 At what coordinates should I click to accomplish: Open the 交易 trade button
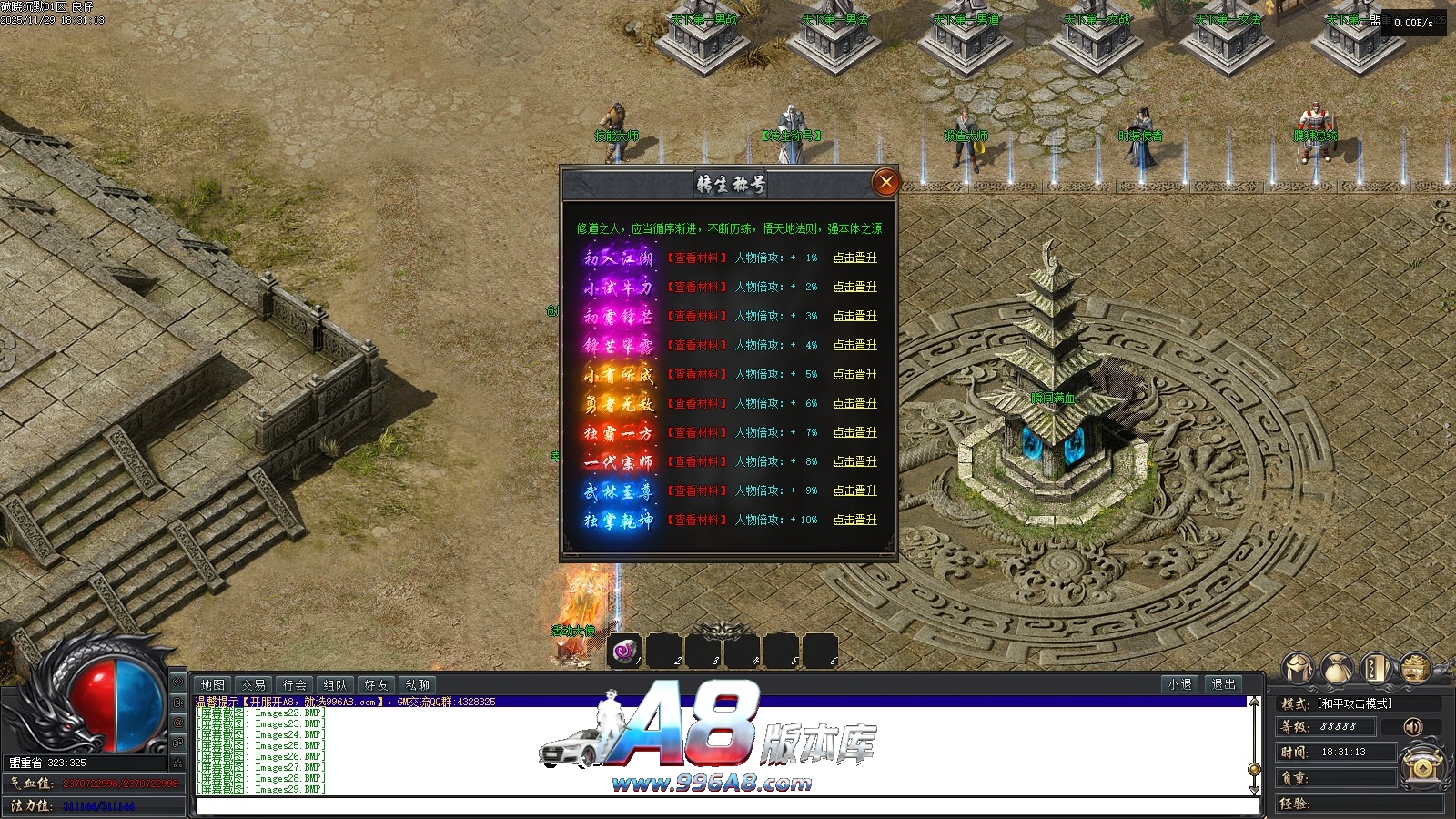pos(254,684)
